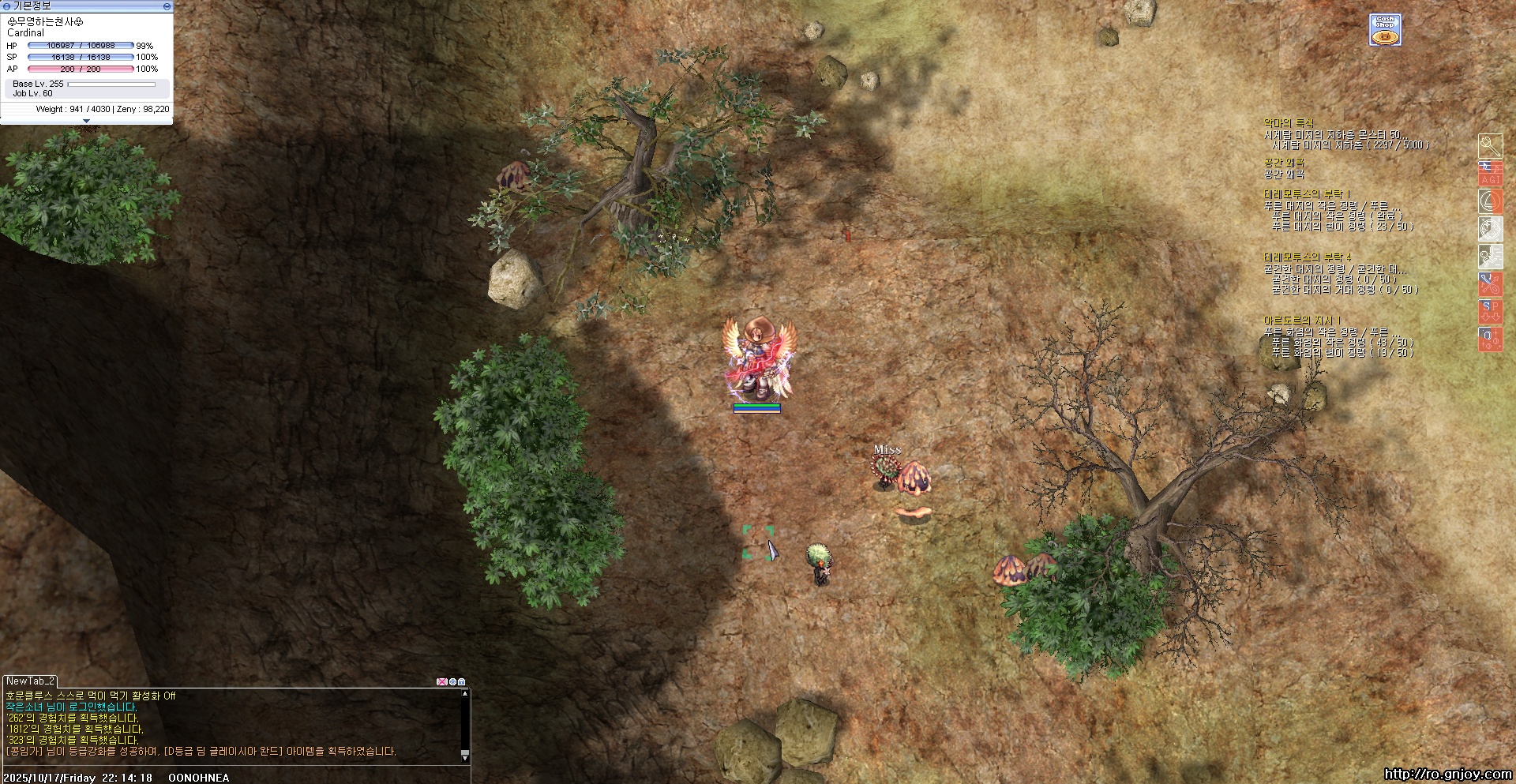Open the Cash Shop
The image size is (1516, 784).
tap(1385, 30)
